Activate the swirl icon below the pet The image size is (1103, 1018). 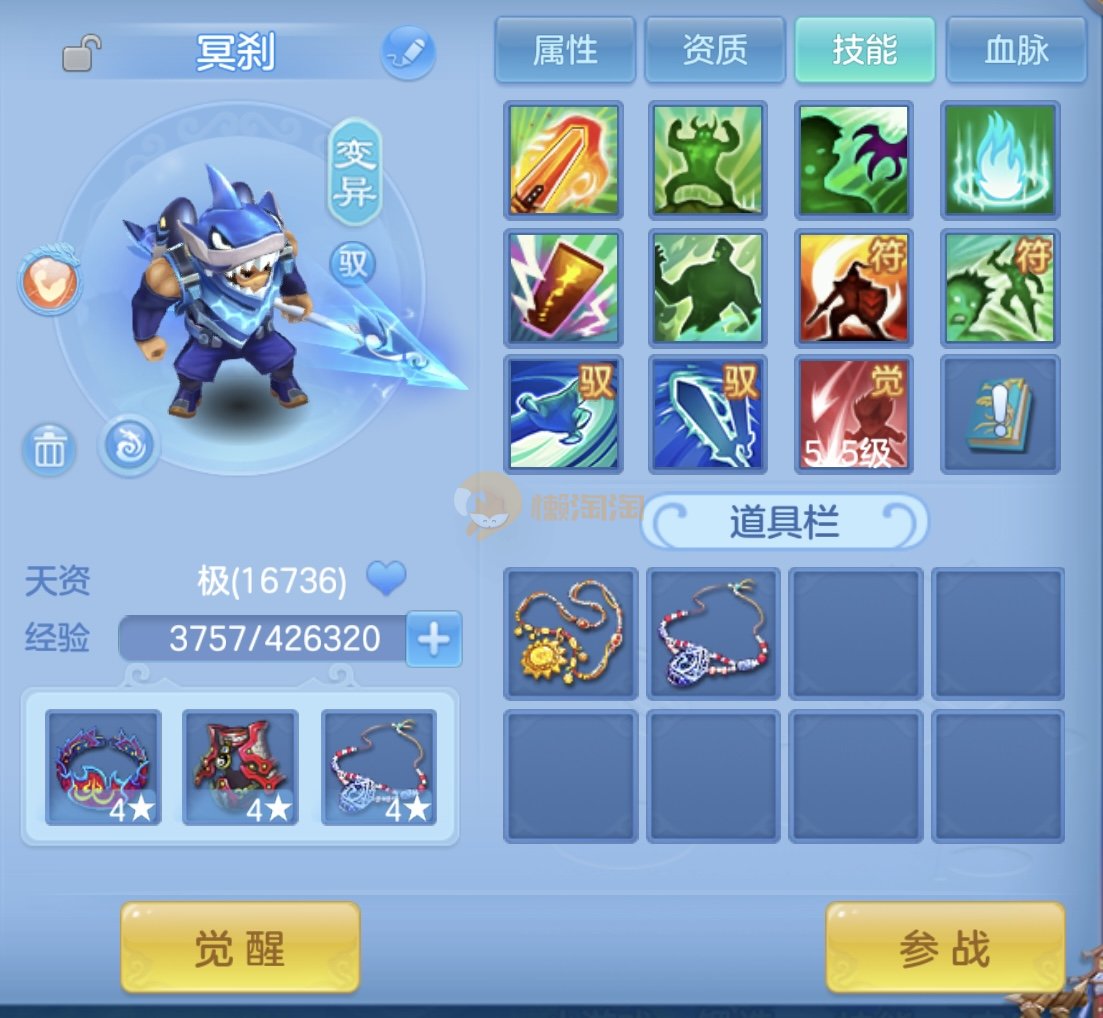[130, 445]
